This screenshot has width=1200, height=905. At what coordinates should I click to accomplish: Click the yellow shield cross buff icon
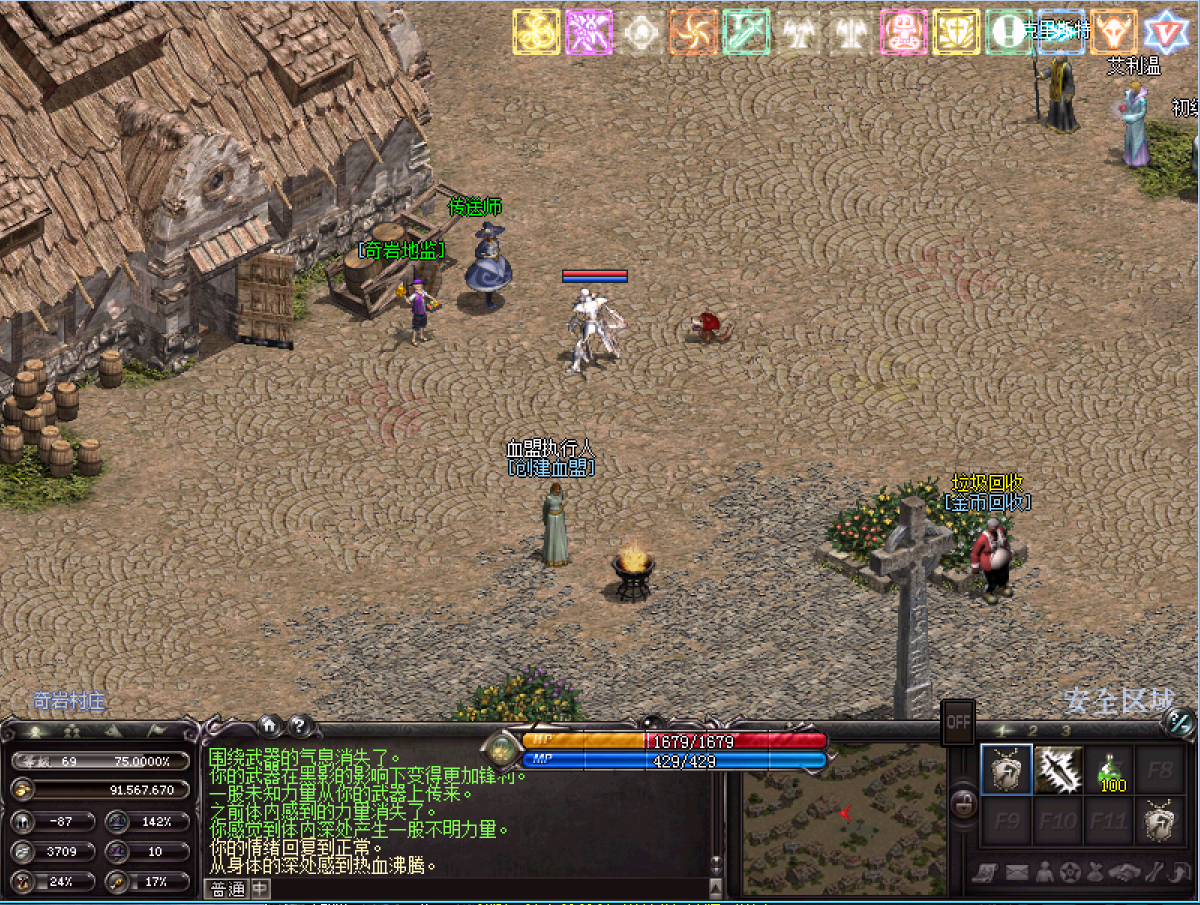[x=956, y=32]
